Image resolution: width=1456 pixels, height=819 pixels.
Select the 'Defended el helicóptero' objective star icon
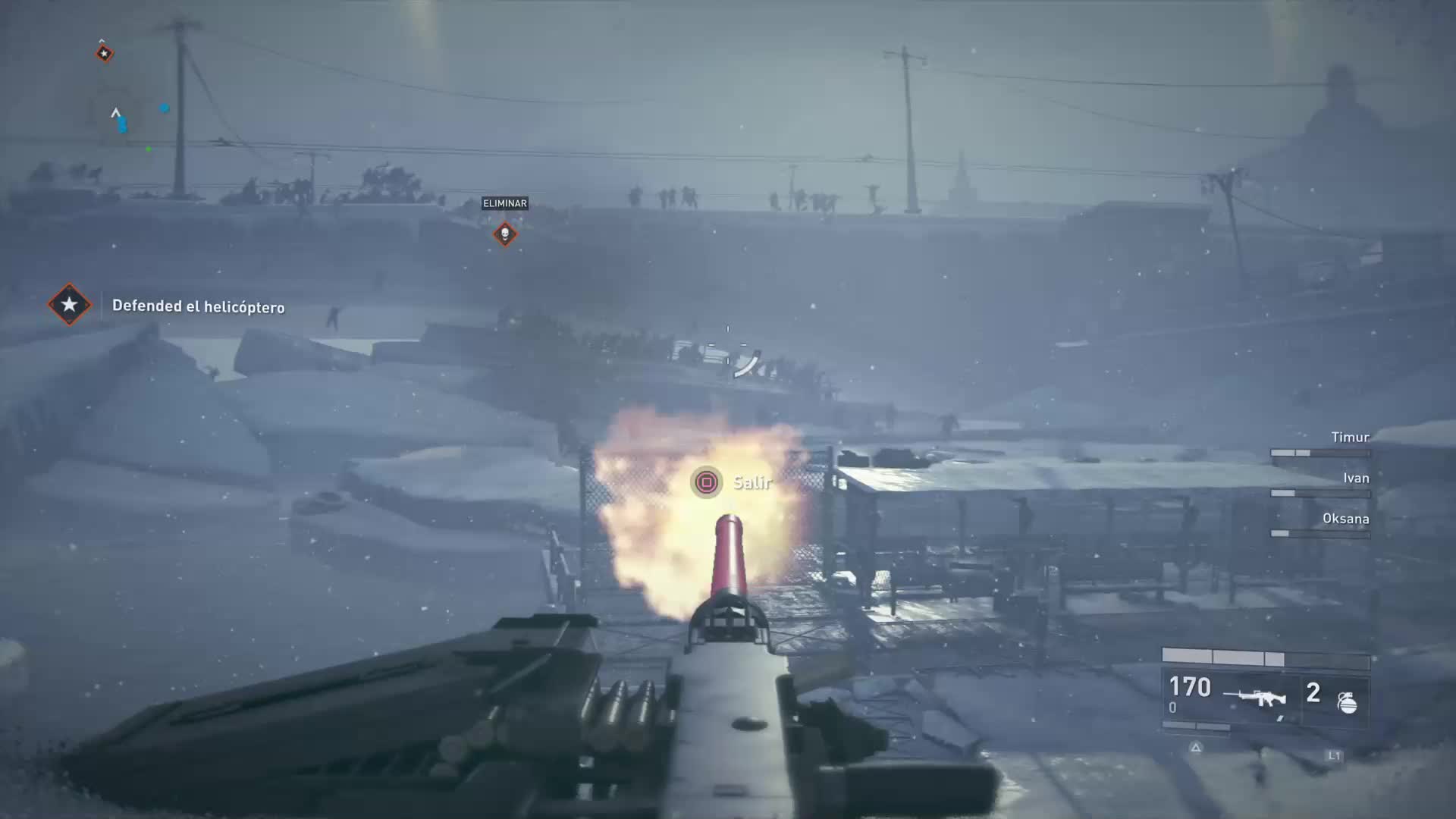69,305
